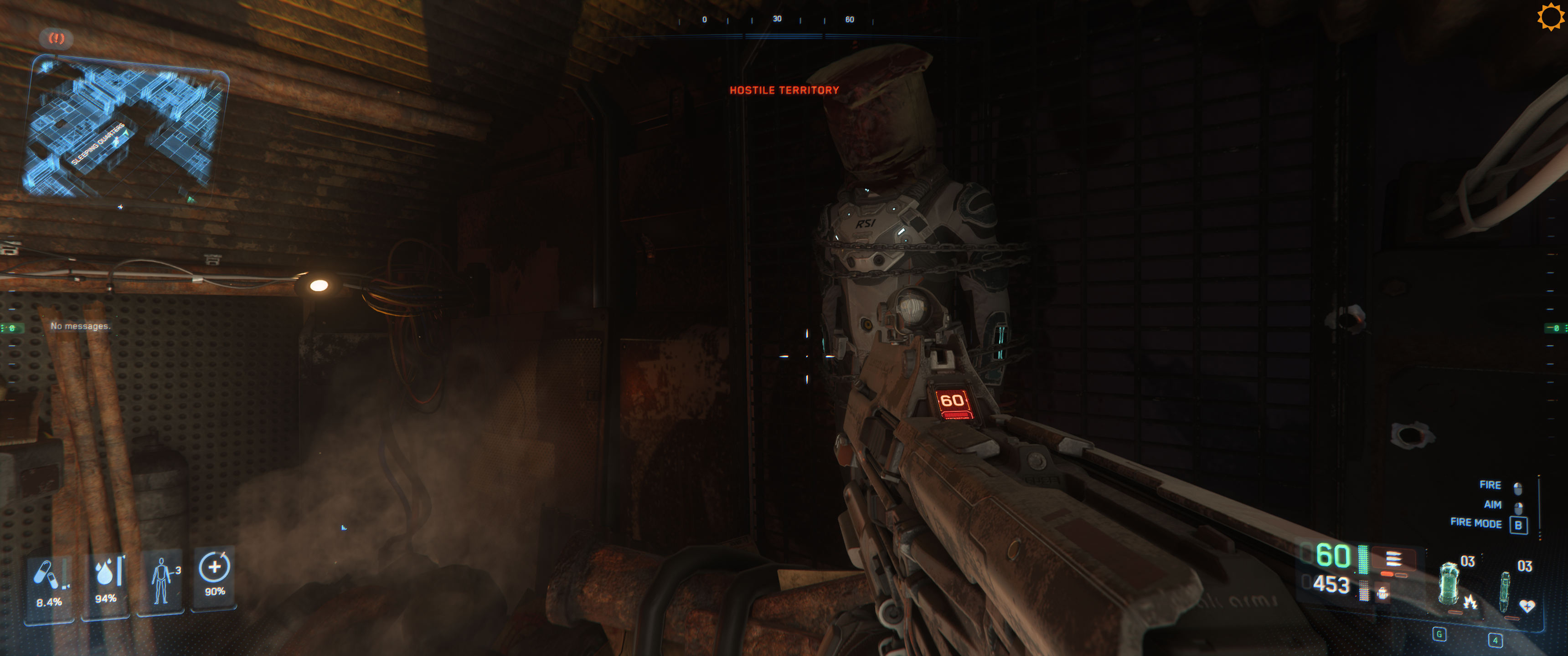The image size is (1568, 656).
Task: Select the pills drug level icon
Action: pos(46,574)
